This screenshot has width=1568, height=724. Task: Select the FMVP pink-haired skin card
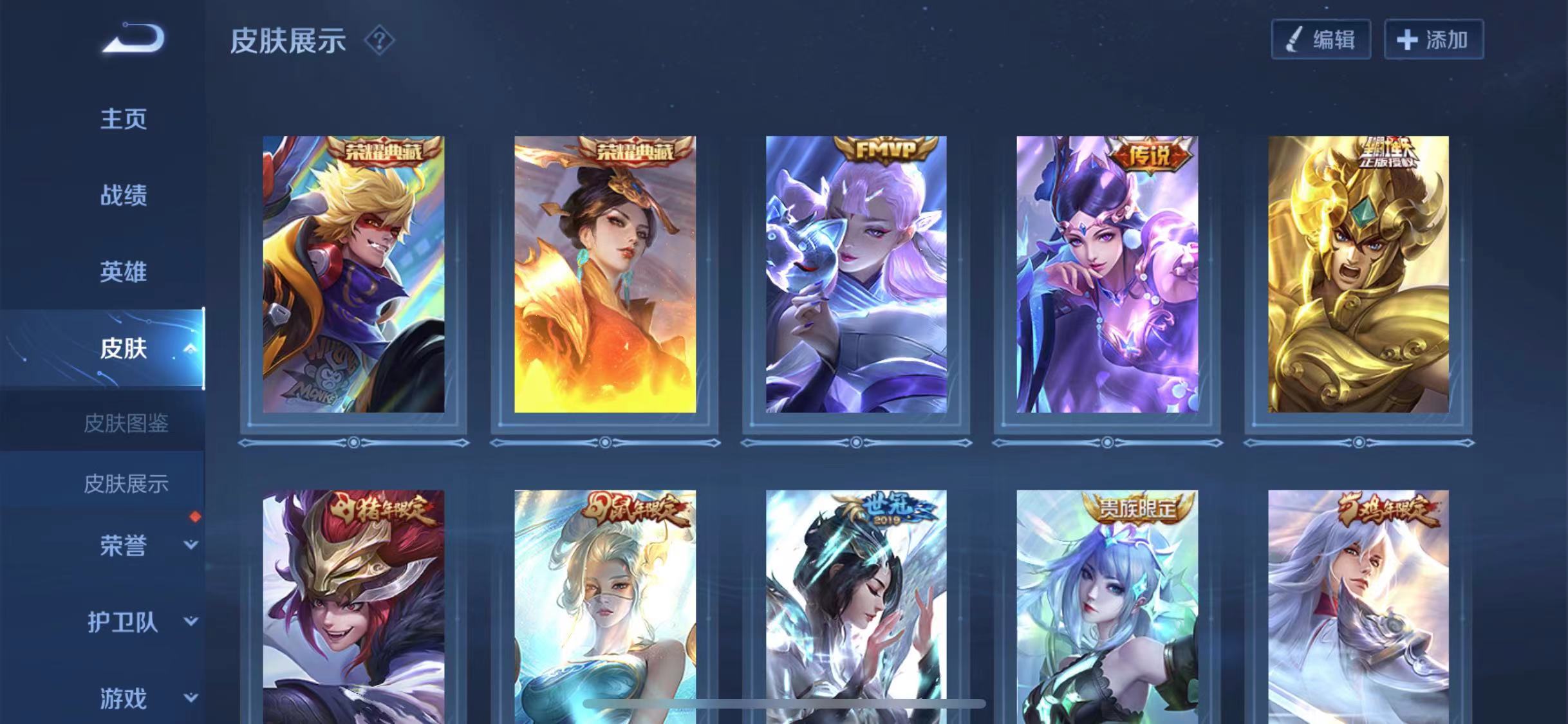coord(856,274)
